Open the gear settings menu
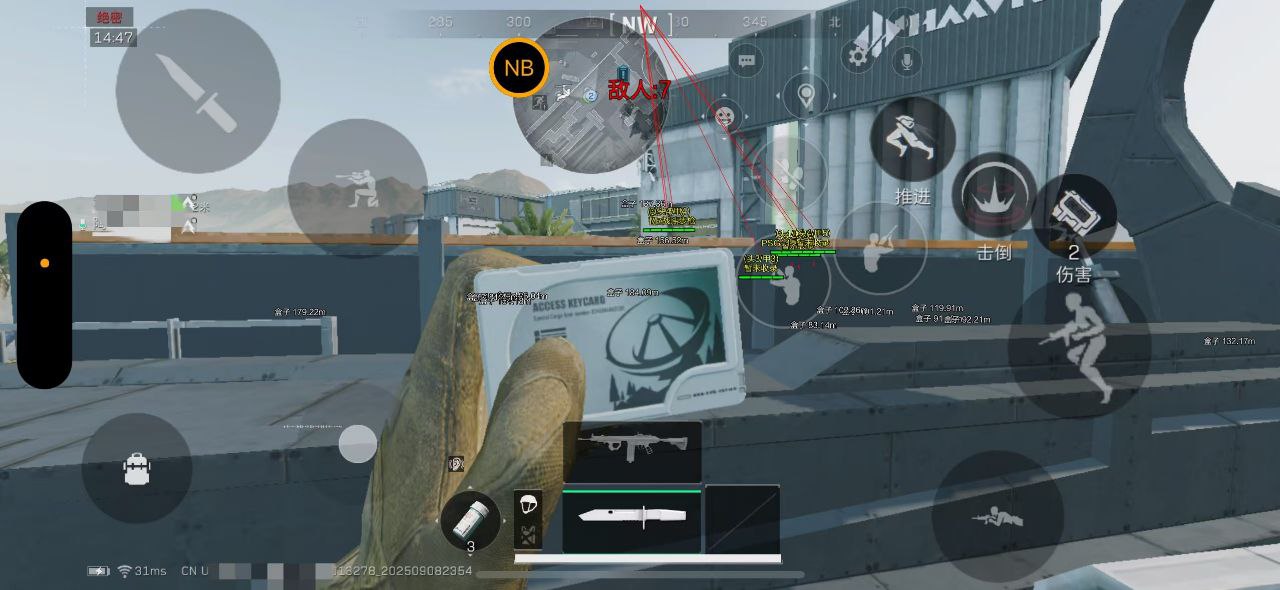Image resolution: width=1280 pixels, height=590 pixels. (858, 56)
